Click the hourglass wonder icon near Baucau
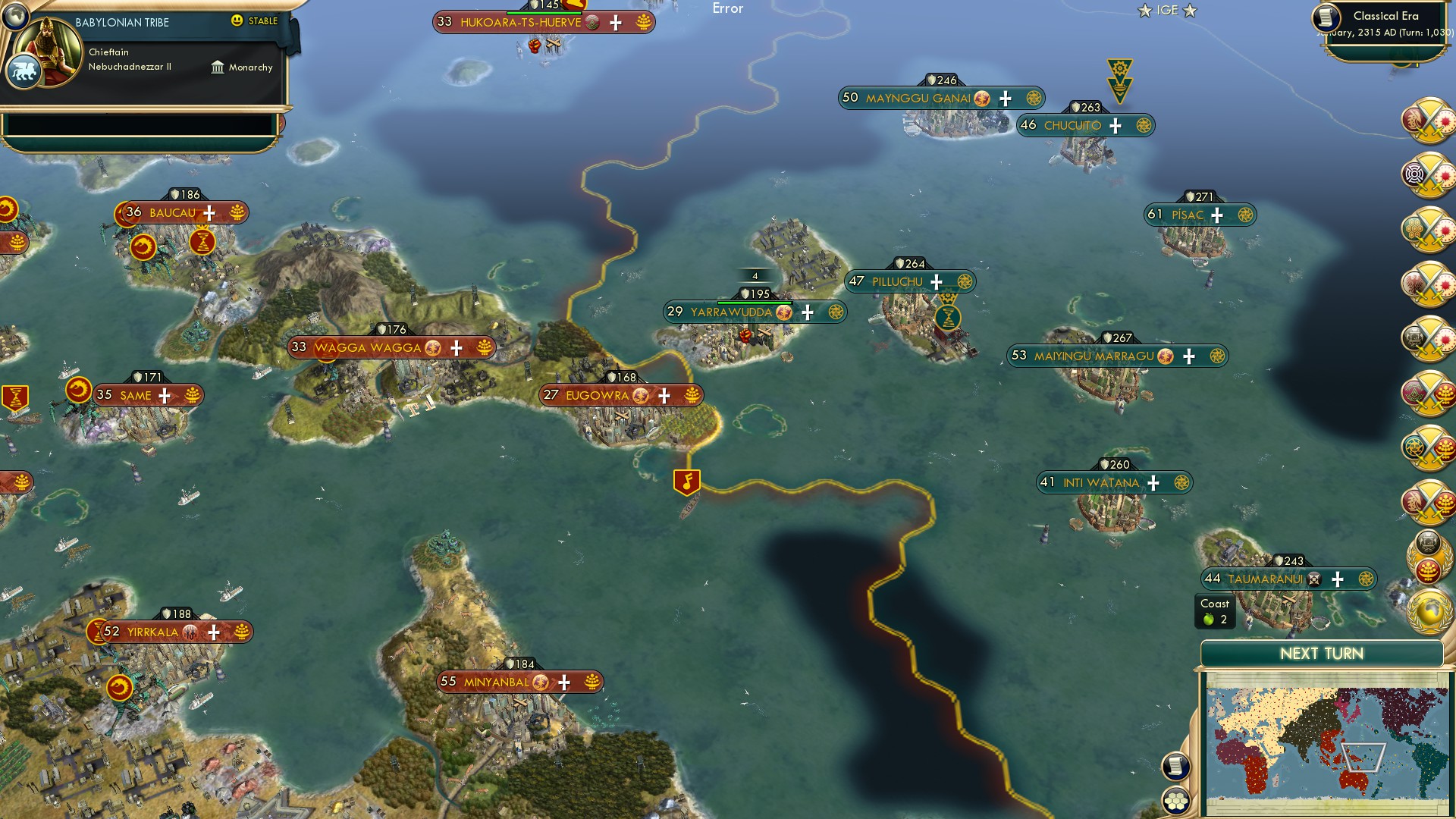Viewport: 1456px width, 819px height. coord(203,242)
